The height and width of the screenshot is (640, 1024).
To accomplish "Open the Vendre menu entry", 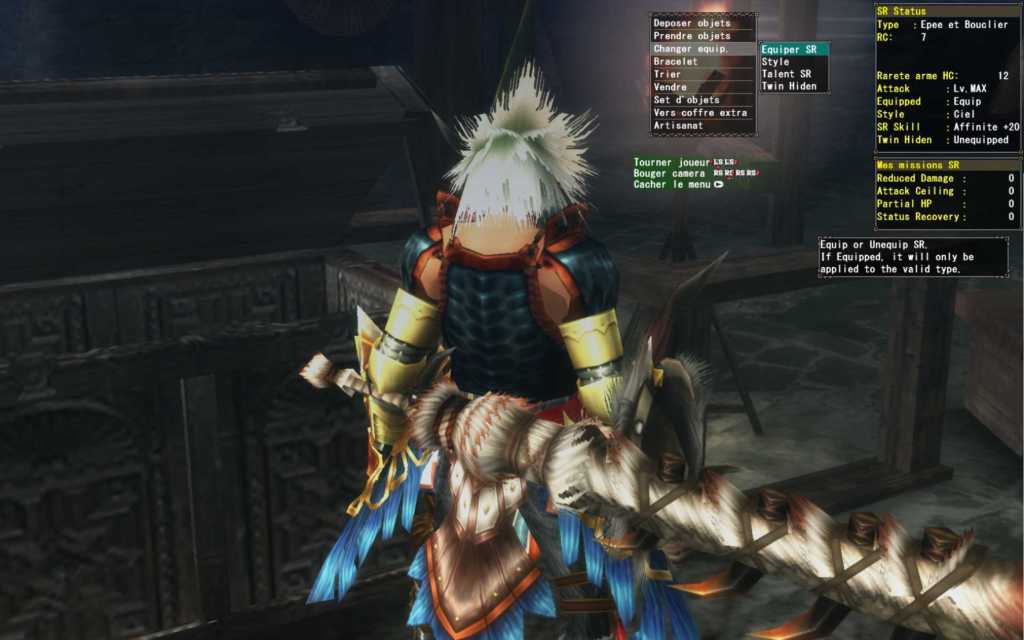I will point(670,88).
